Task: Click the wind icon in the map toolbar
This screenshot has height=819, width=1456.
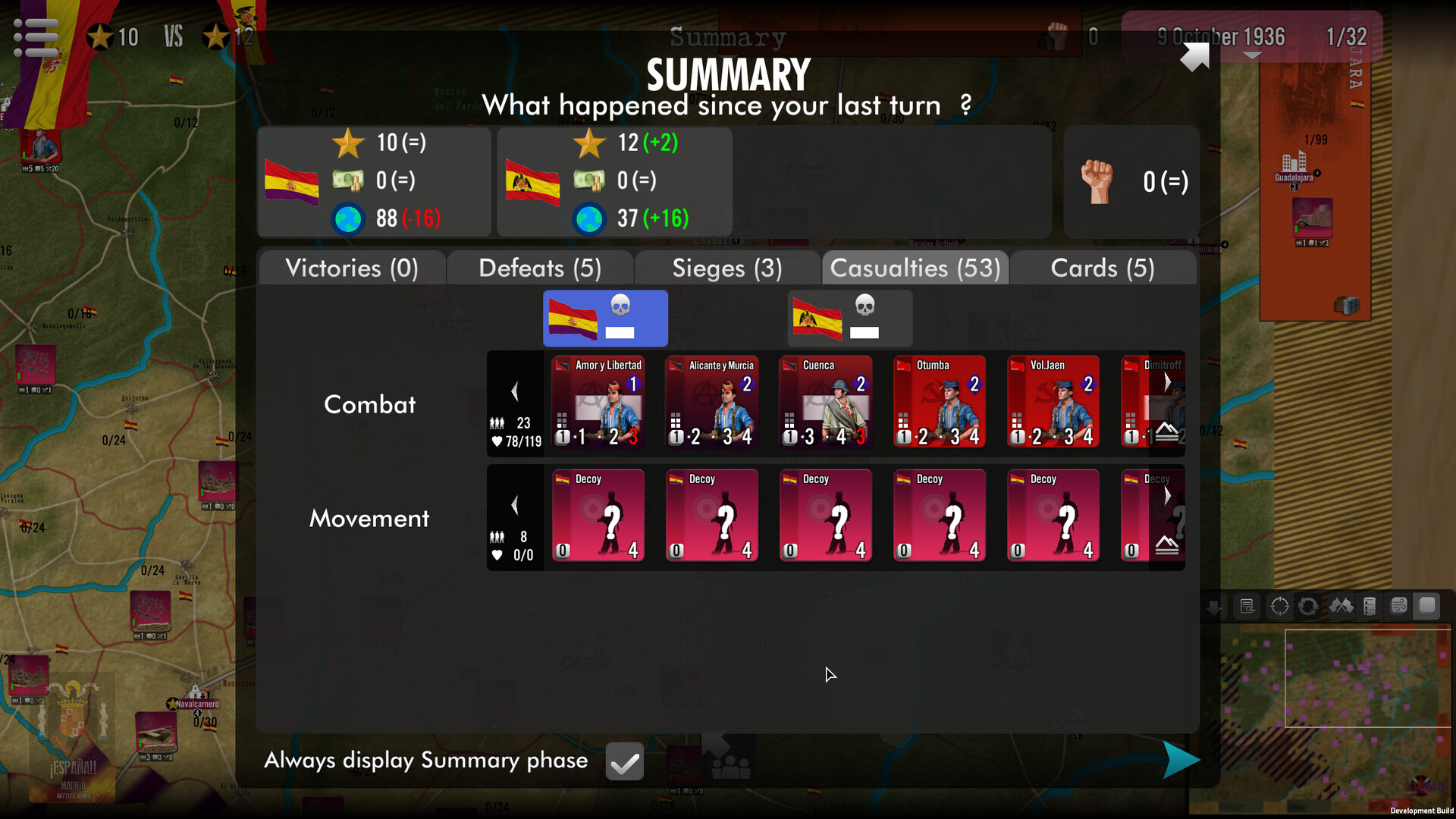Action: click(1399, 605)
